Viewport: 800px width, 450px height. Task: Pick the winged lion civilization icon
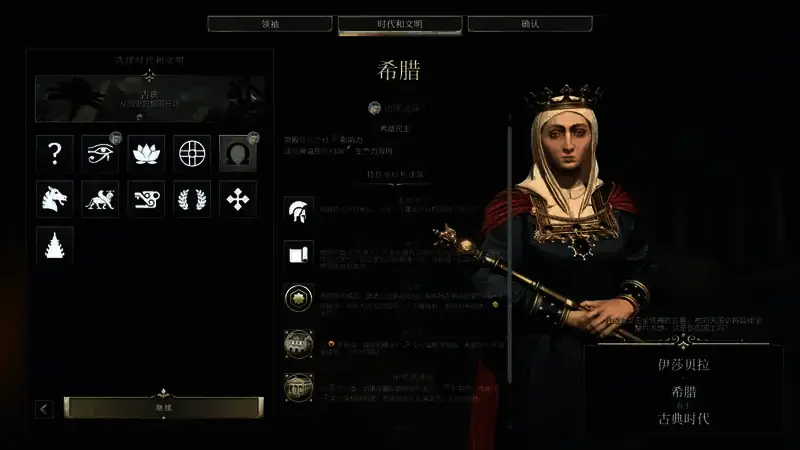pyautogui.click(x=100, y=199)
